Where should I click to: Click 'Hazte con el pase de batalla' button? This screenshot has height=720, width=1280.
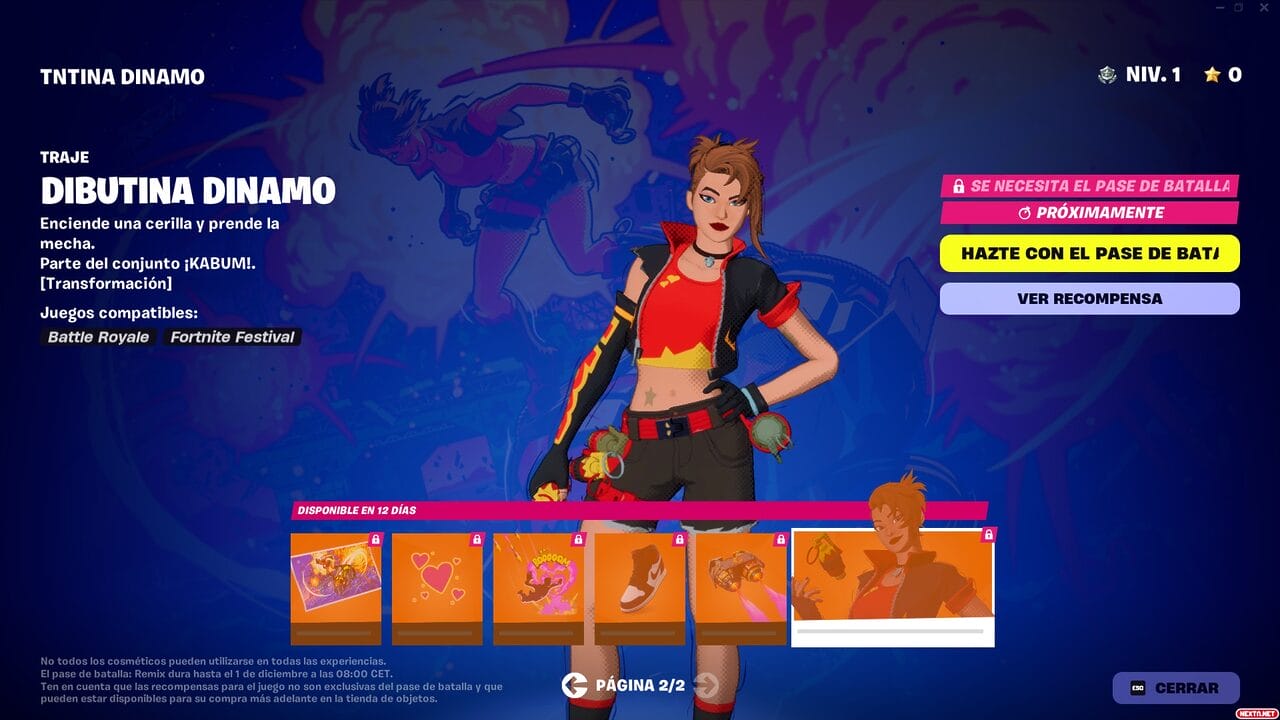1089,253
